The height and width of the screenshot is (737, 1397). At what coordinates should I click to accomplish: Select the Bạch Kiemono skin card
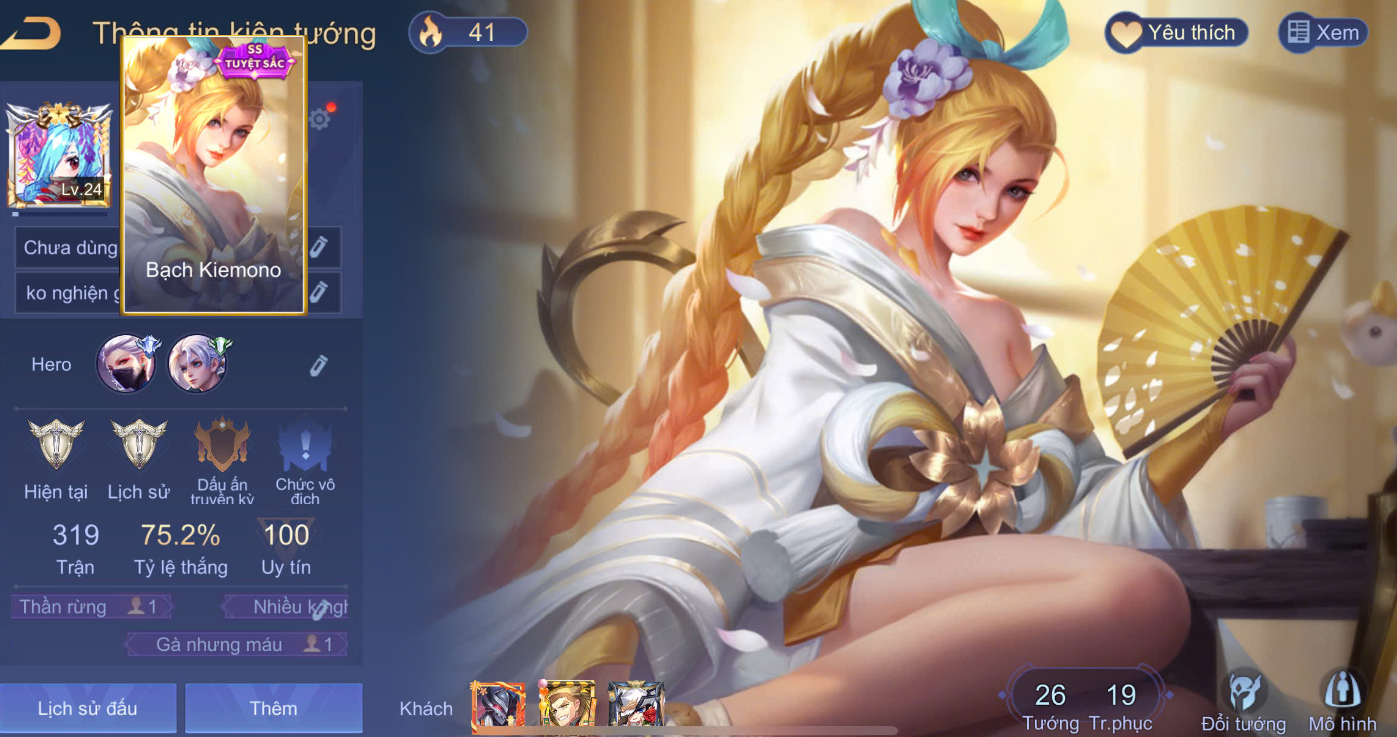(x=213, y=175)
